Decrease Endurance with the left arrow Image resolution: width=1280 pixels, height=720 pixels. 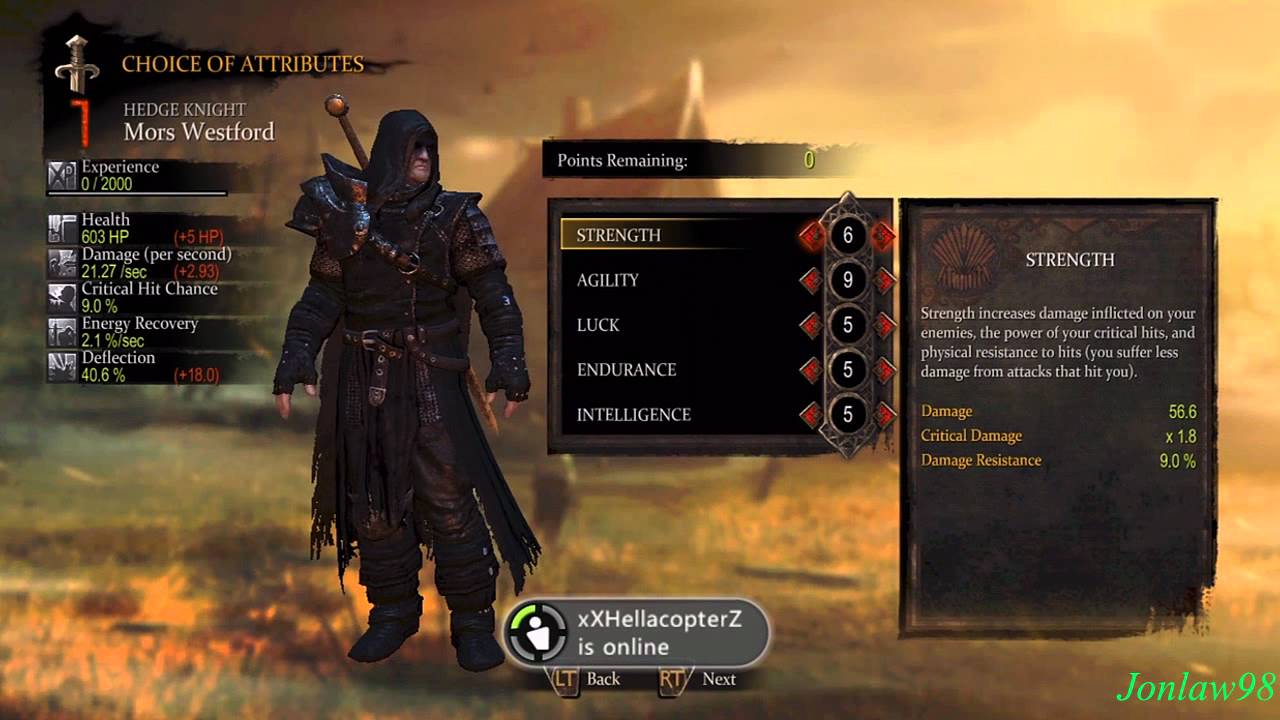[811, 370]
